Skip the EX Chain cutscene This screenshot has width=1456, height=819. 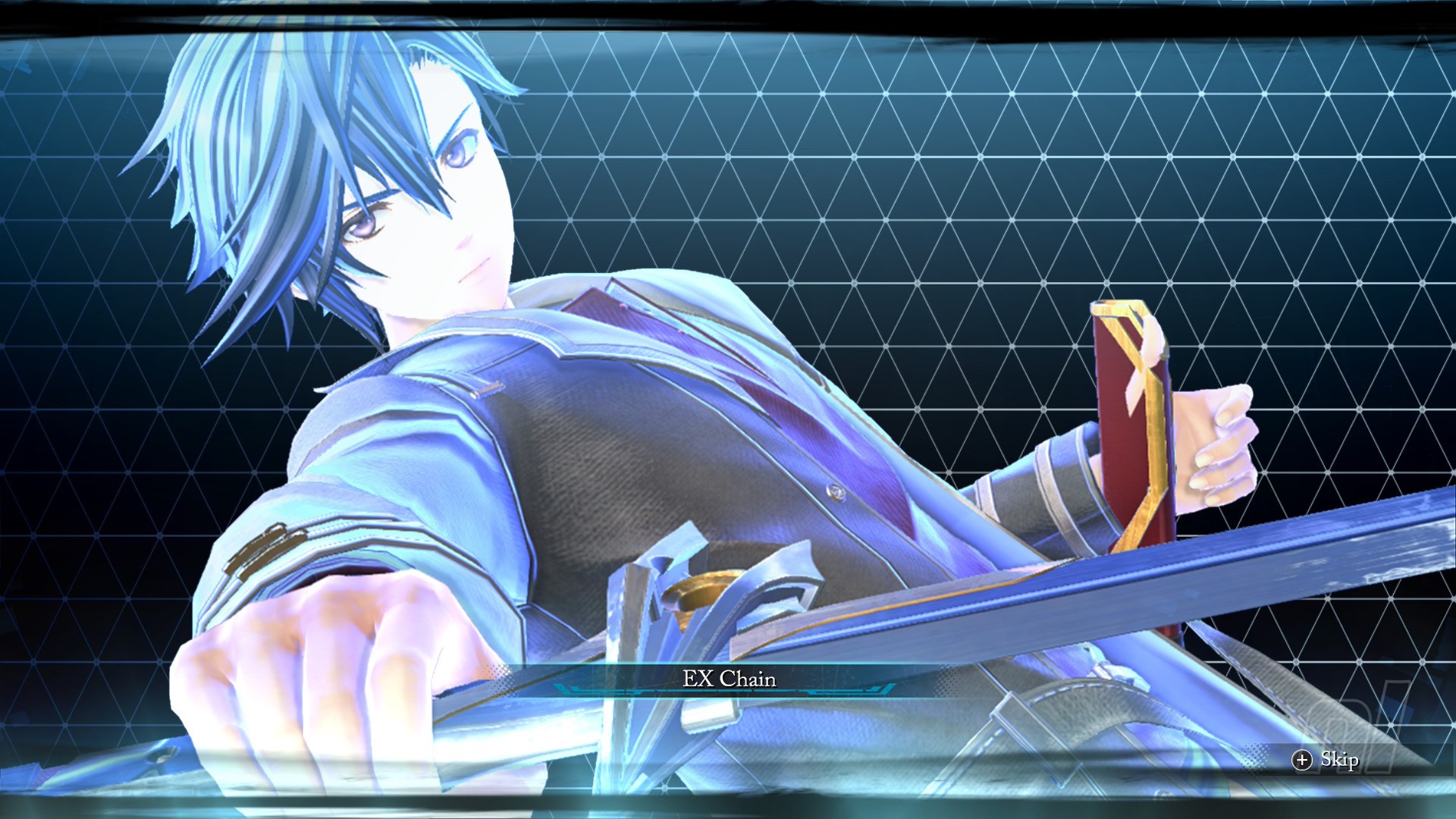[1326, 759]
